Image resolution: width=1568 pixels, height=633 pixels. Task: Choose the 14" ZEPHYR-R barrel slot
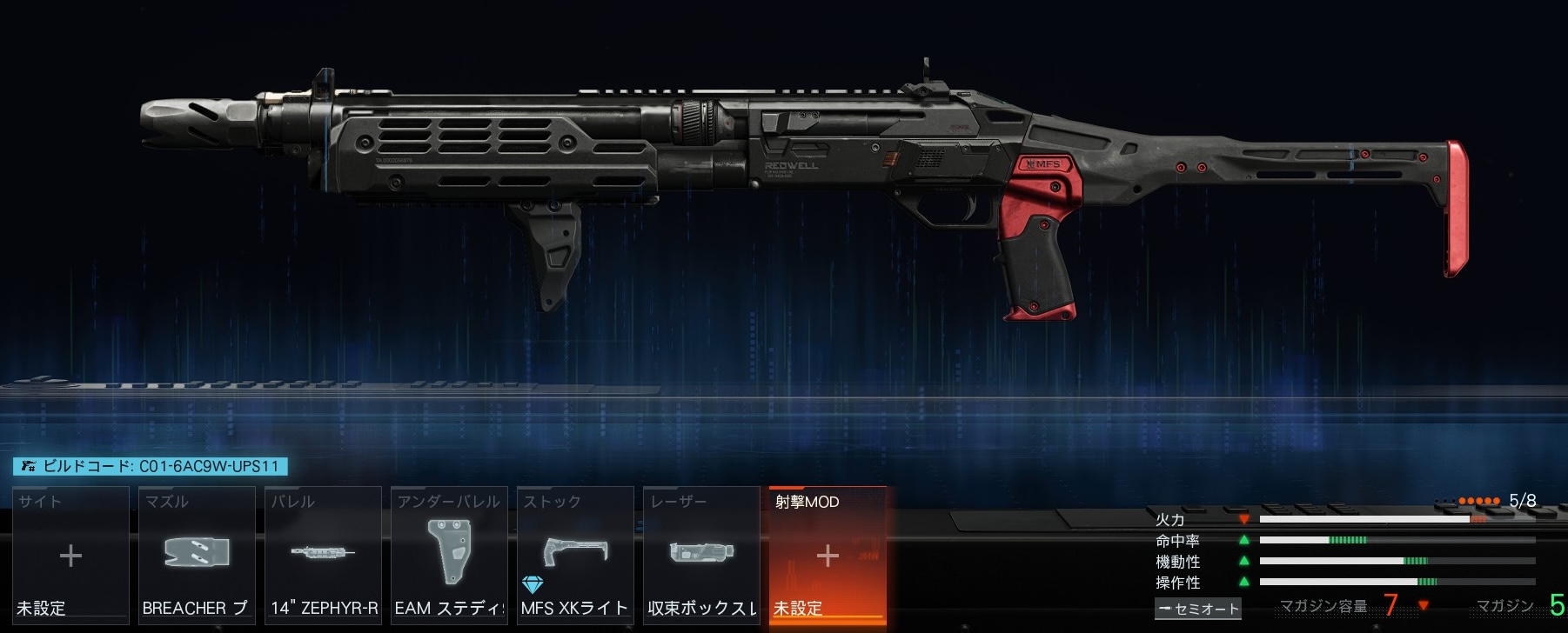click(323, 555)
